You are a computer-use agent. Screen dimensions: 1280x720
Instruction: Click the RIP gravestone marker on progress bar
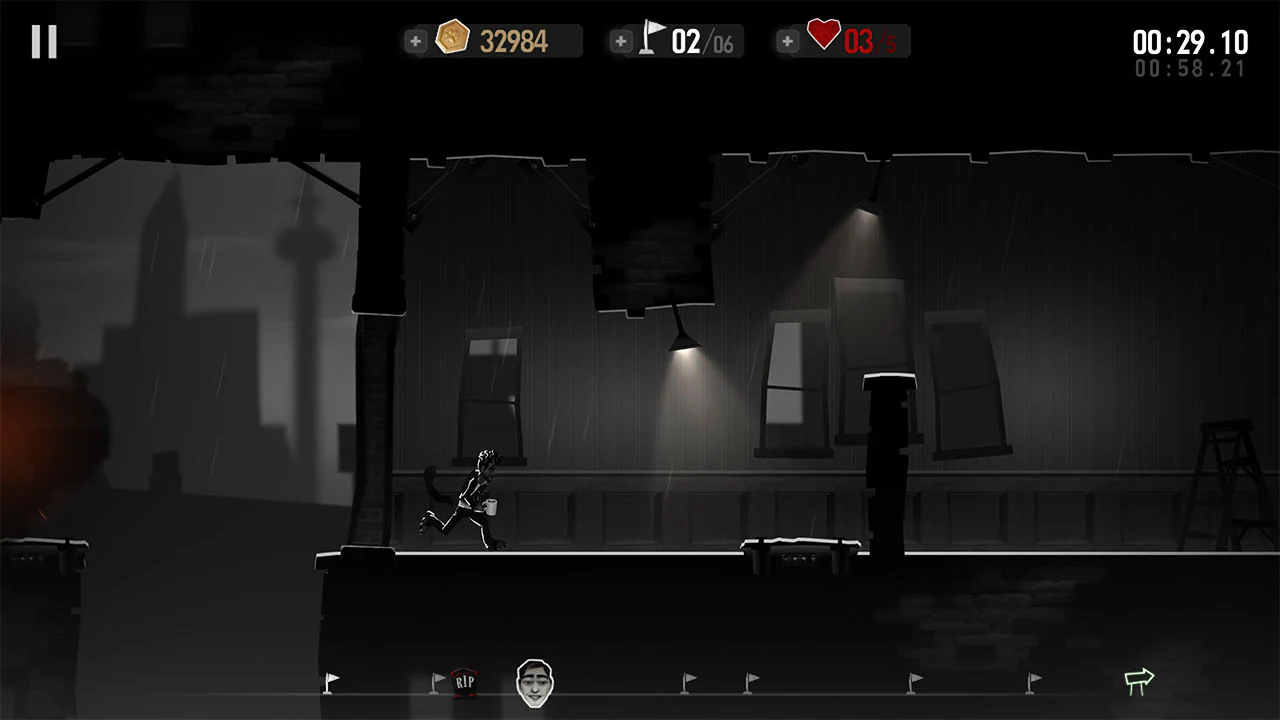point(463,680)
